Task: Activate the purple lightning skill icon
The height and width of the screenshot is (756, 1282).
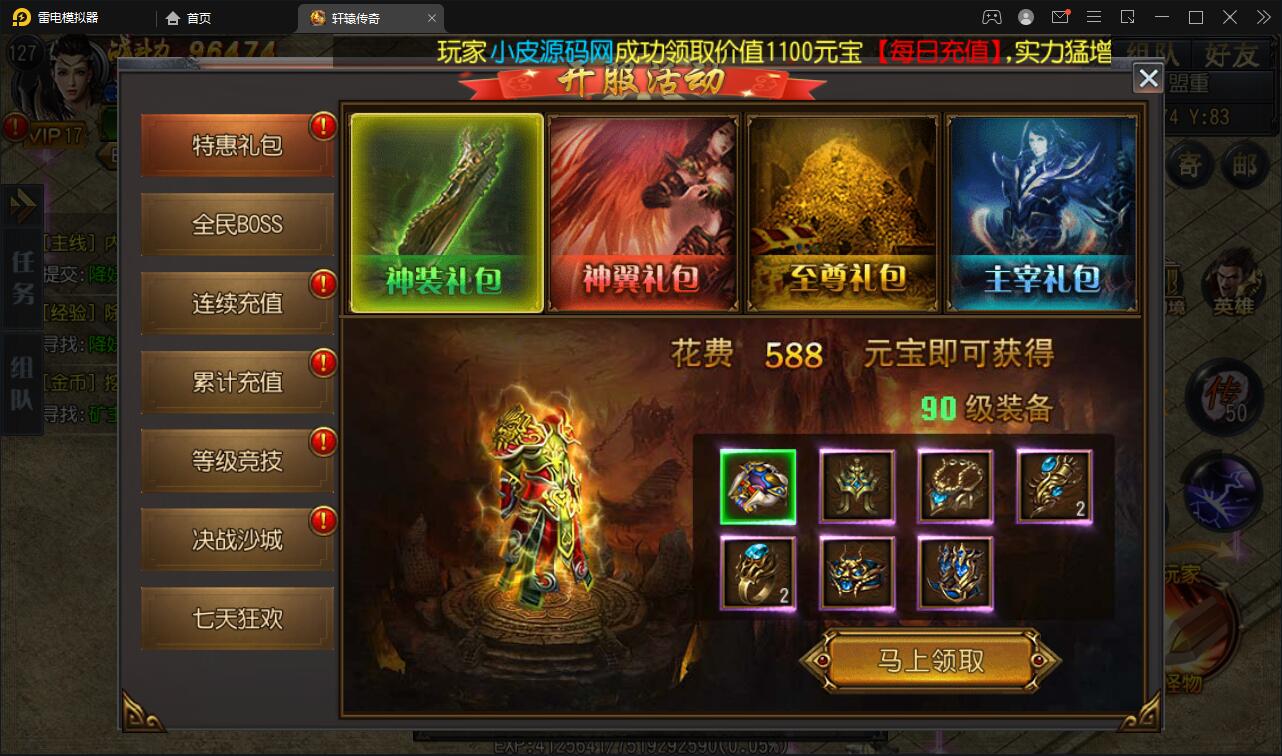Action: click(1221, 493)
